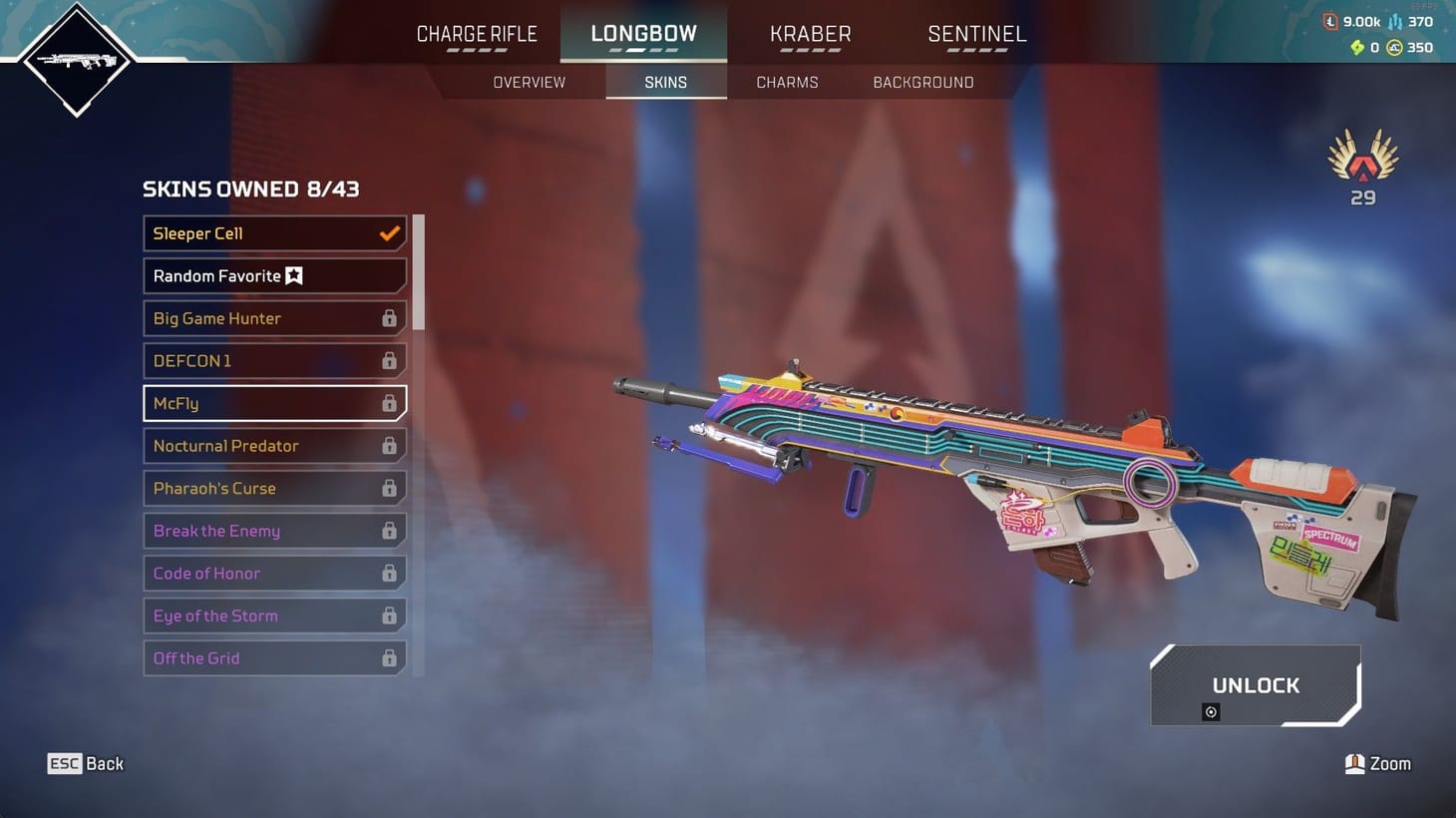Click ESC Back to exit the menu
The height and width of the screenshot is (818, 1456).
86,763
